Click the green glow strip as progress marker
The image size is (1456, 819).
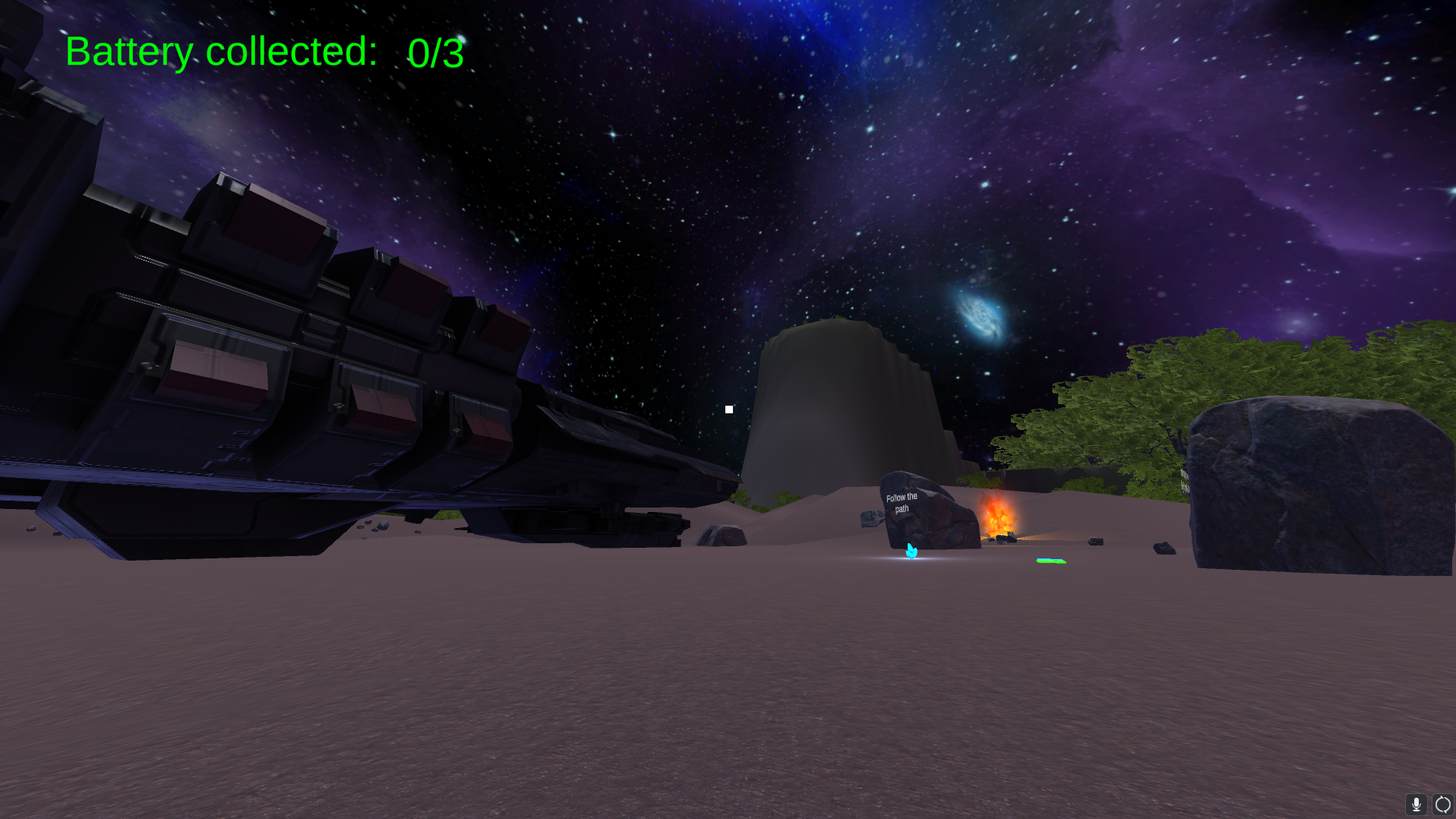click(1050, 560)
